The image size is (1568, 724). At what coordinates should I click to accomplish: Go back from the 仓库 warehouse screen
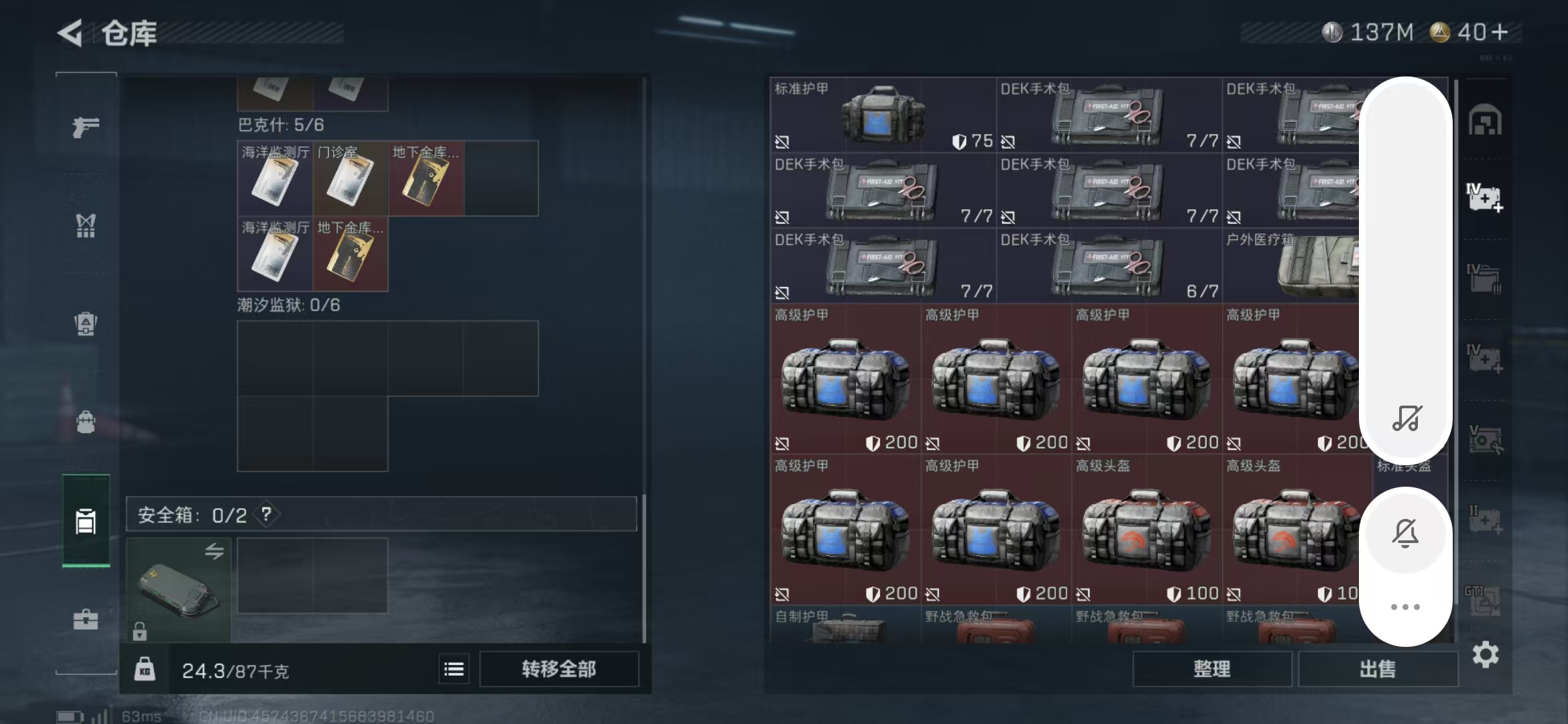71,33
